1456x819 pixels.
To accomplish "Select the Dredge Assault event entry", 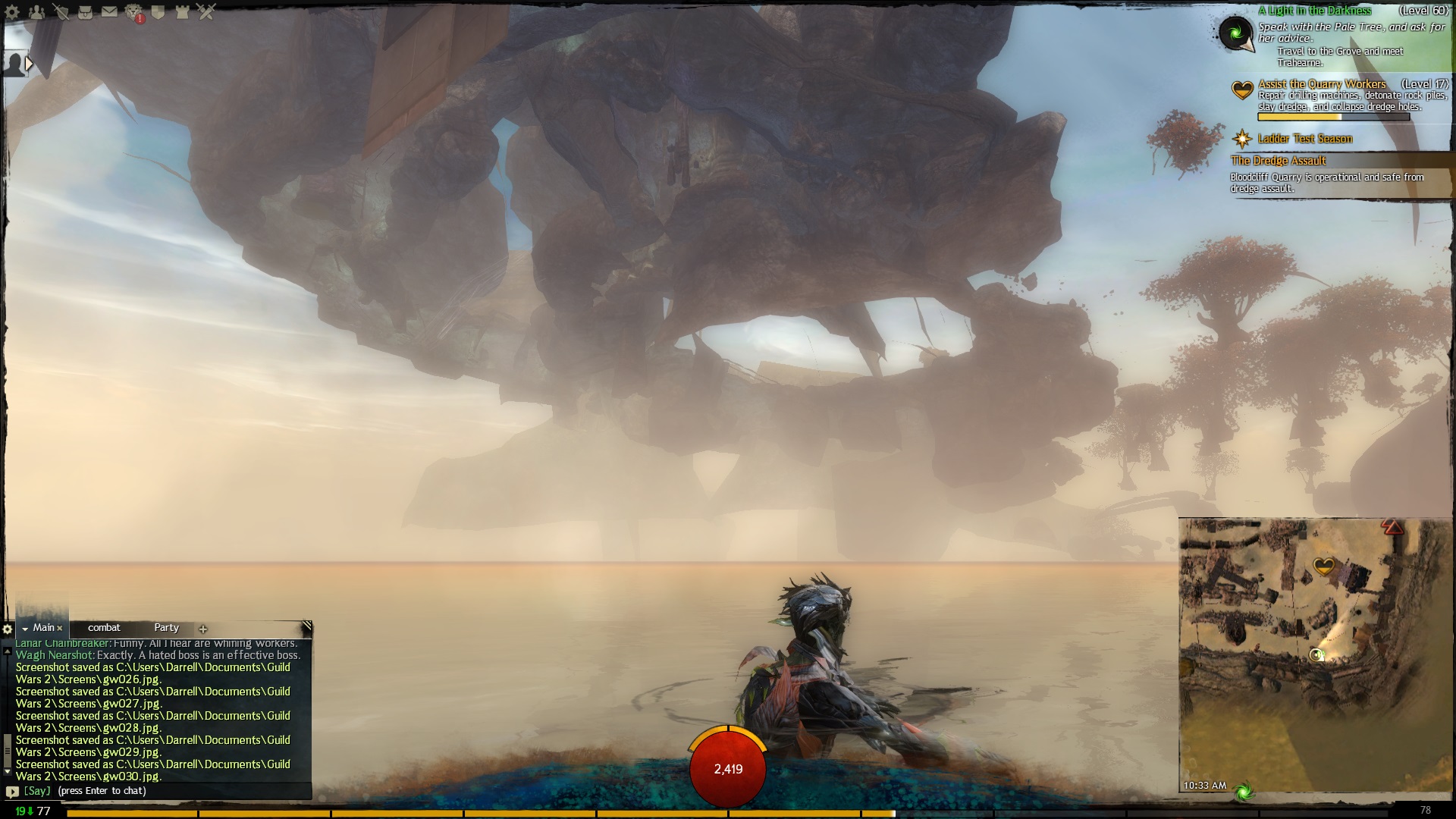I will click(1279, 161).
